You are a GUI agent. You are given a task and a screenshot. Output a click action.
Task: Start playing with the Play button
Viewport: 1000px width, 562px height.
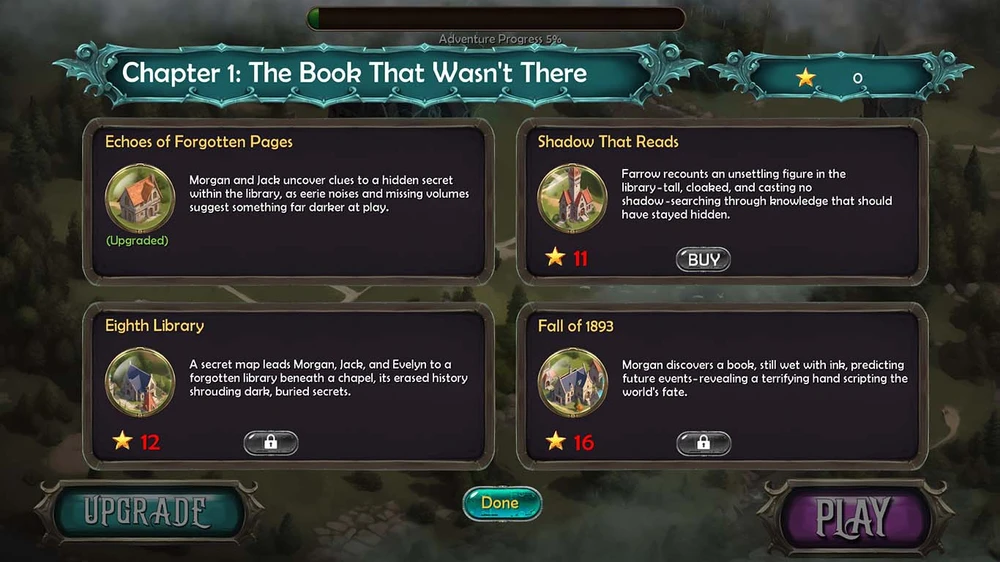(x=853, y=516)
